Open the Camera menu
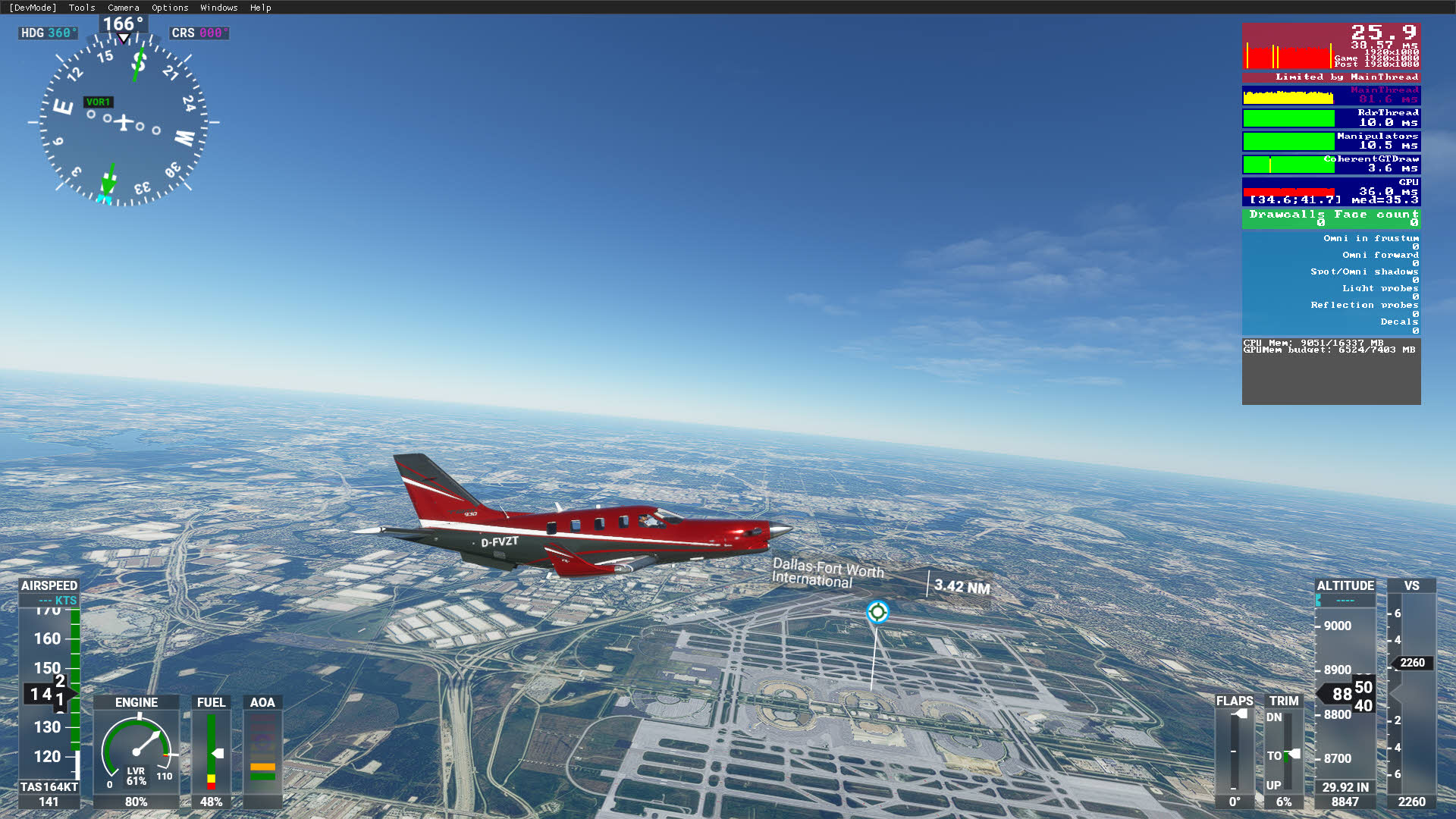Viewport: 1456px width, 819px height. [122, 8]
